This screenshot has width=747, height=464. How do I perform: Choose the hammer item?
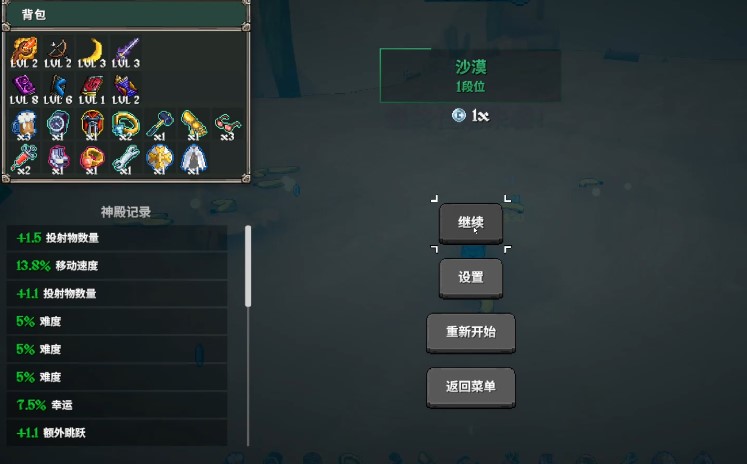point(160,125)
